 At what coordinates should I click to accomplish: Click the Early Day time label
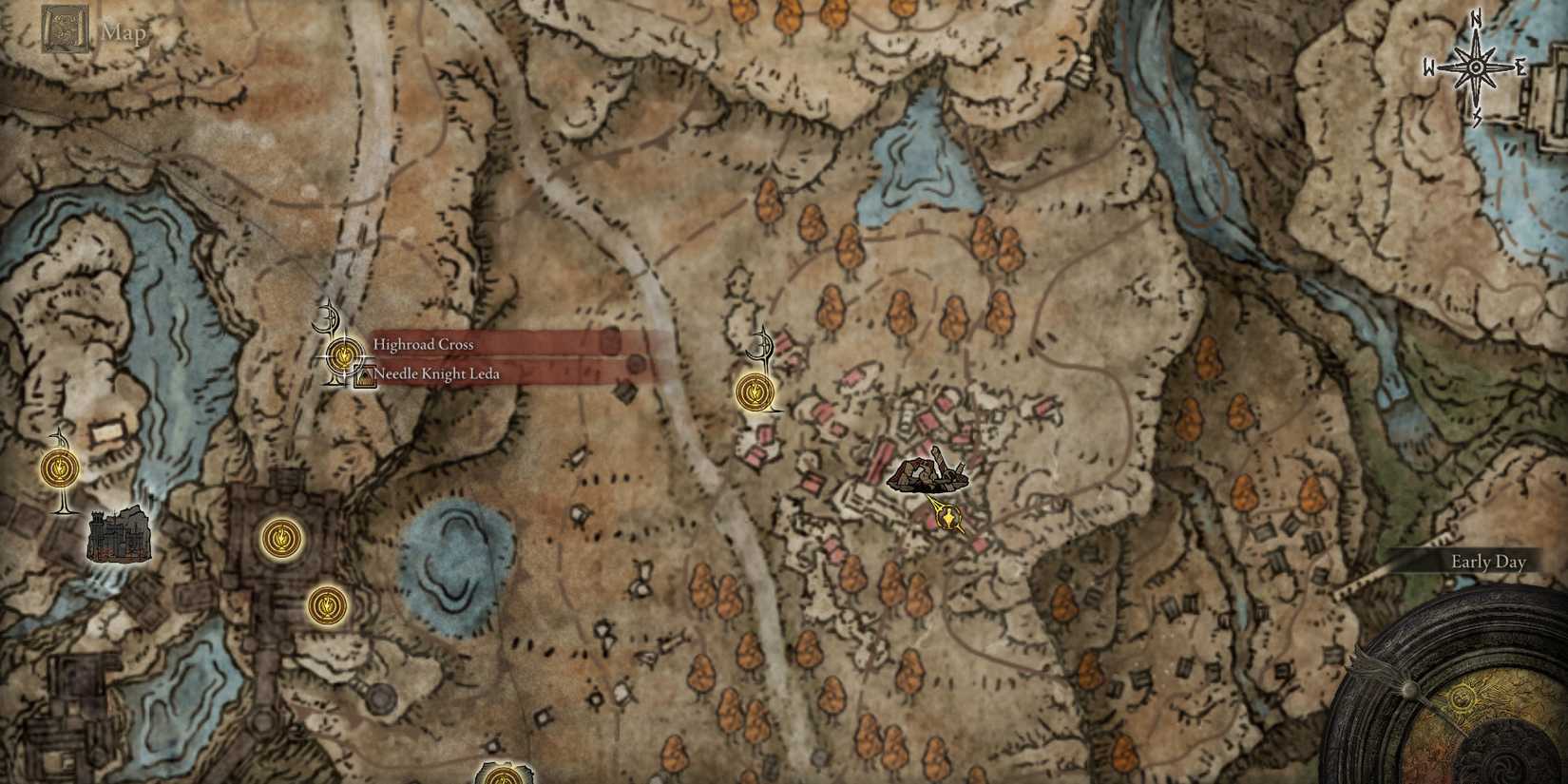1487,562
